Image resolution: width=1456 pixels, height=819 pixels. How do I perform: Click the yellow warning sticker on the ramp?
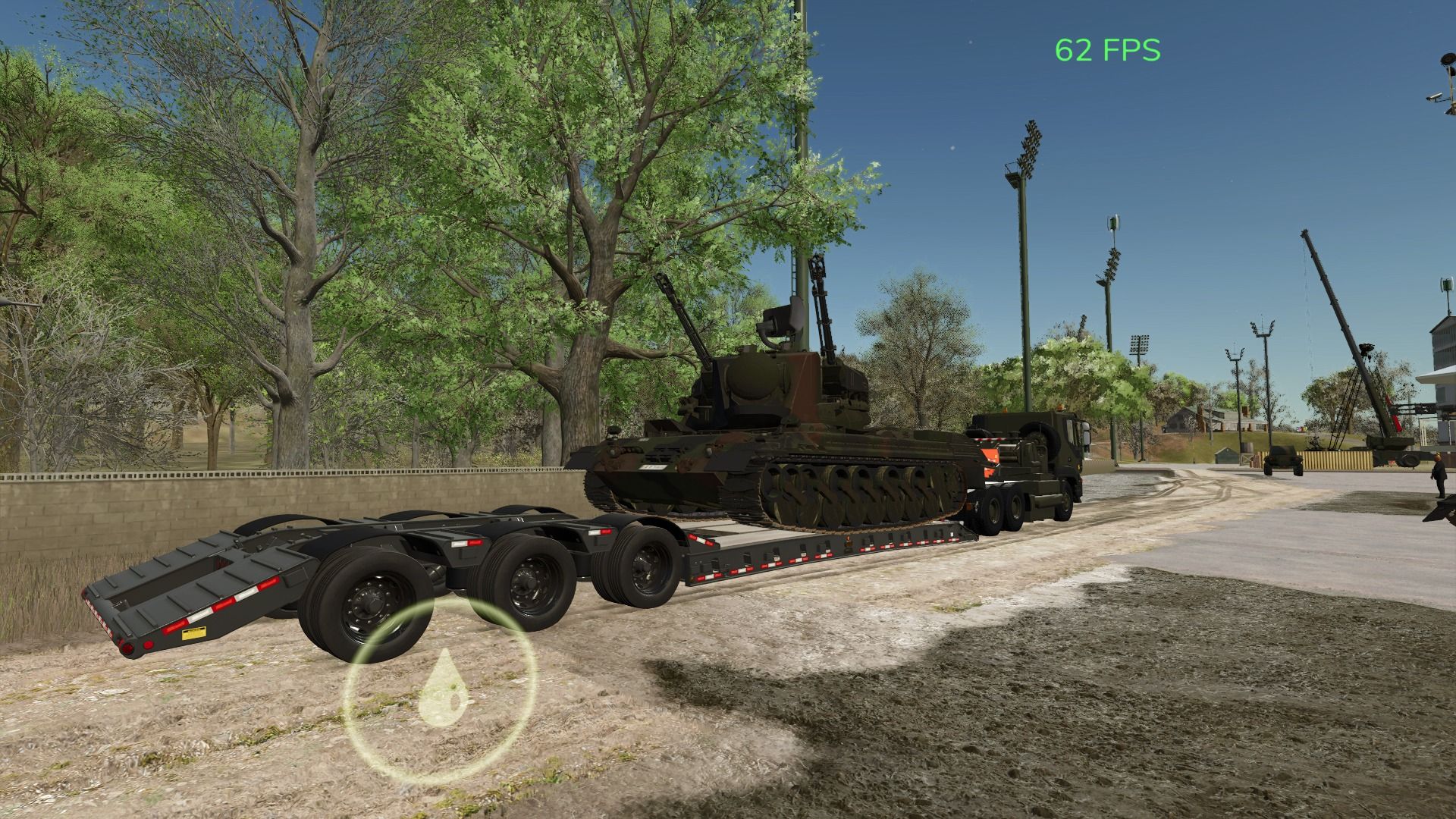click(x=193, y=632)
